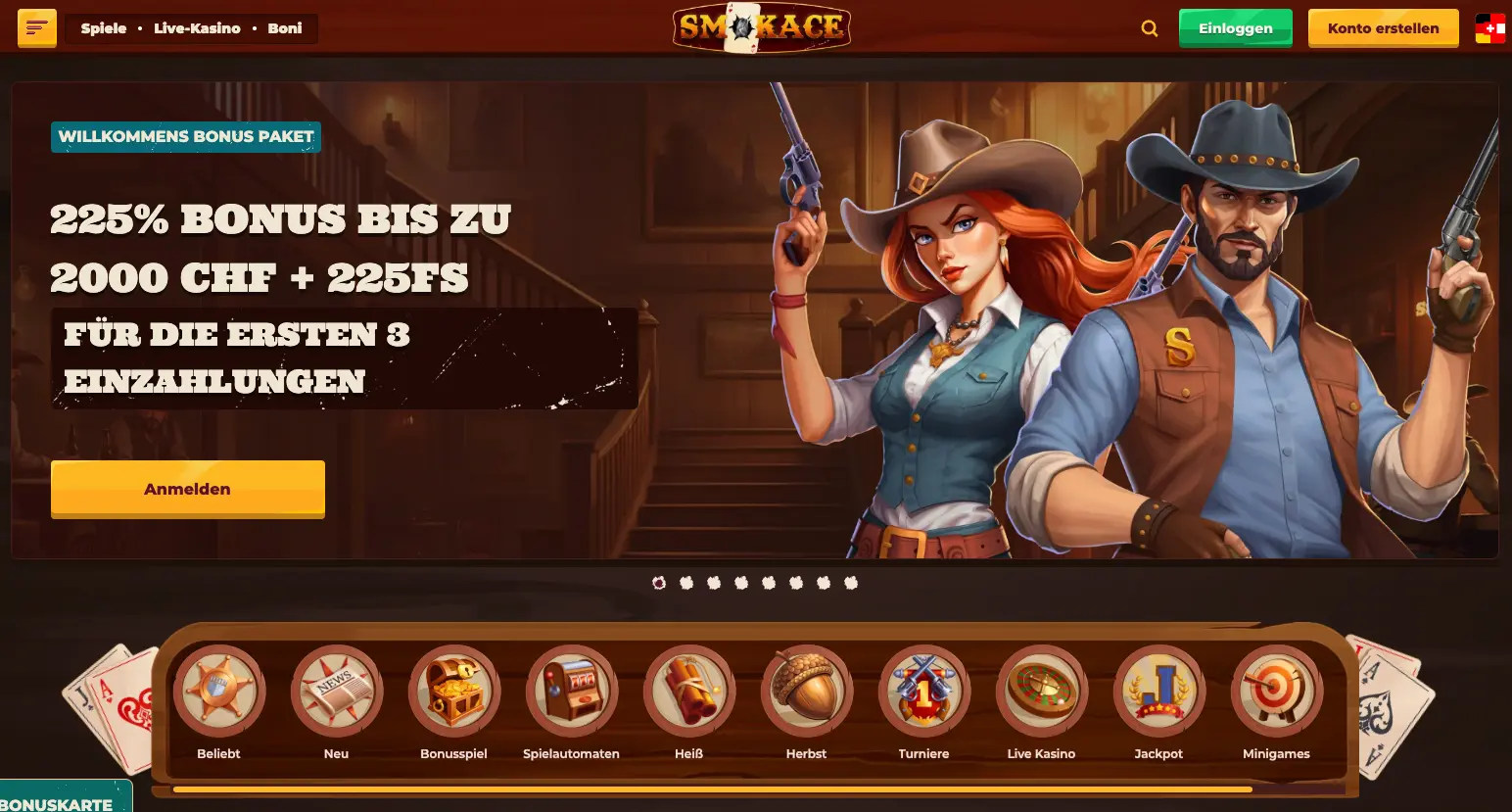This screenshot has height=812, width=1512.
Task: Click the Smokace logo
Action: click(x=761, y=27)
